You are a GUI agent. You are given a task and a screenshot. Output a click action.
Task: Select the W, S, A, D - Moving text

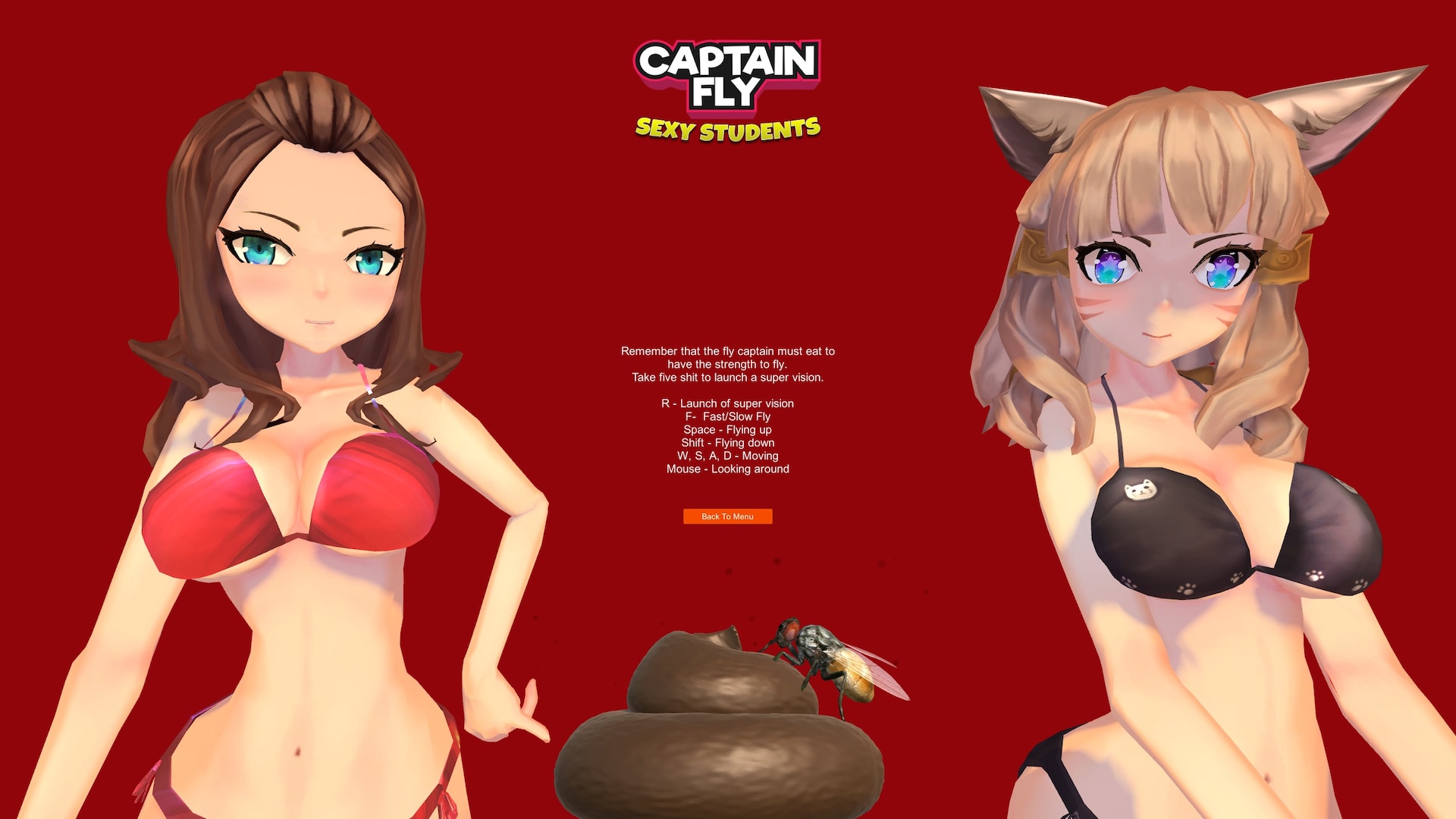(x=726, y=456)
